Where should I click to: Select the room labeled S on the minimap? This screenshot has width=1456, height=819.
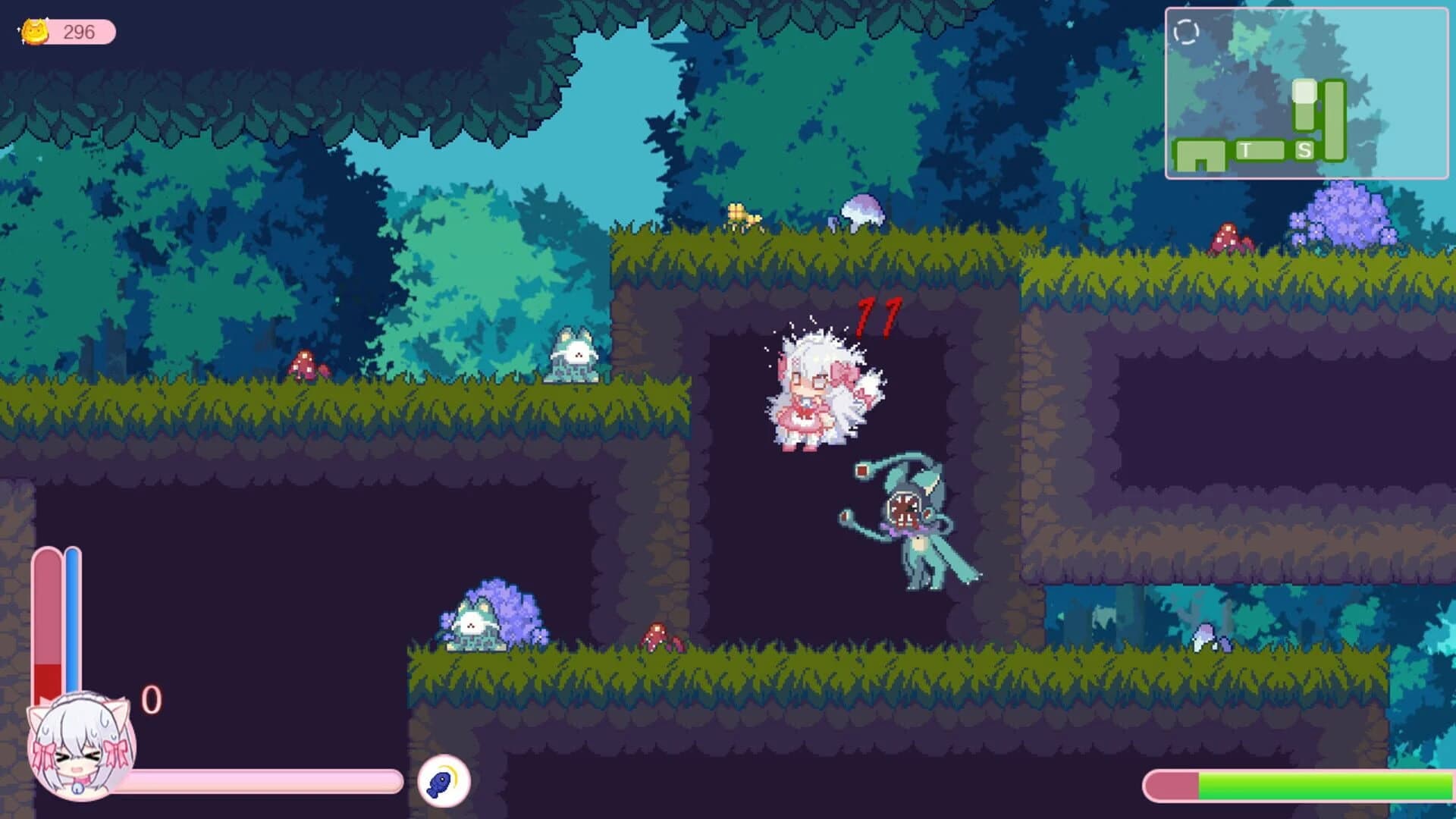coord(1304,149)
